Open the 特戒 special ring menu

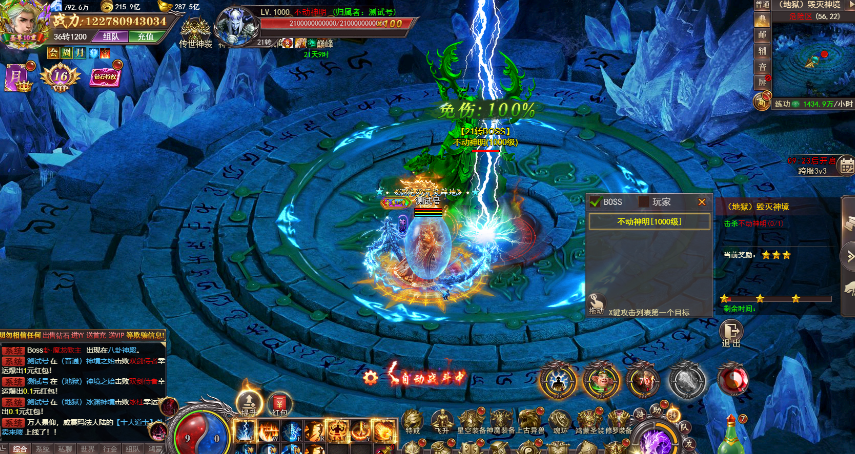click(x=413, y=420)
